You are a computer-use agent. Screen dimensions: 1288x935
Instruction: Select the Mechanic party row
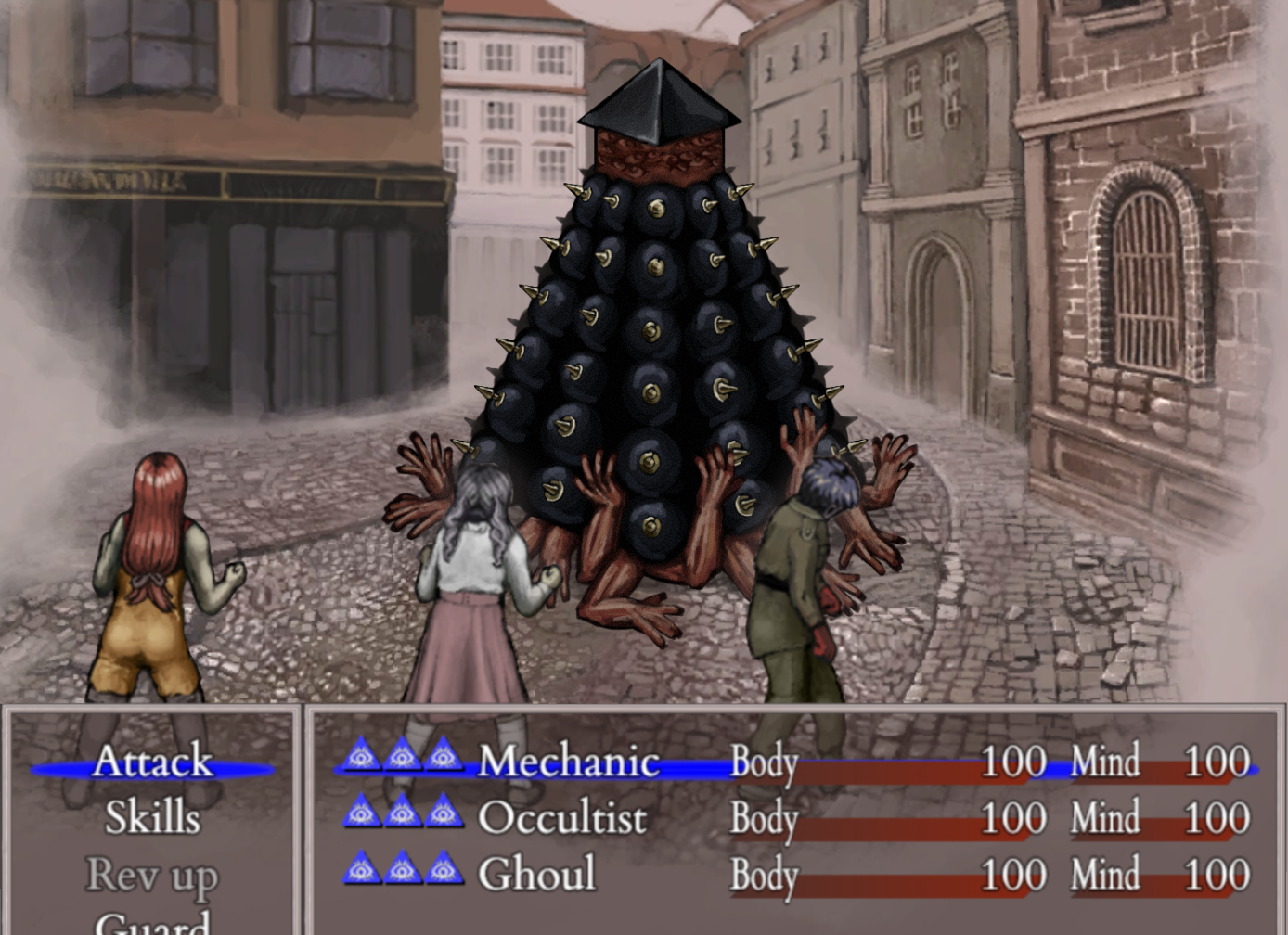pyautogui.click(x=568, y=762)
